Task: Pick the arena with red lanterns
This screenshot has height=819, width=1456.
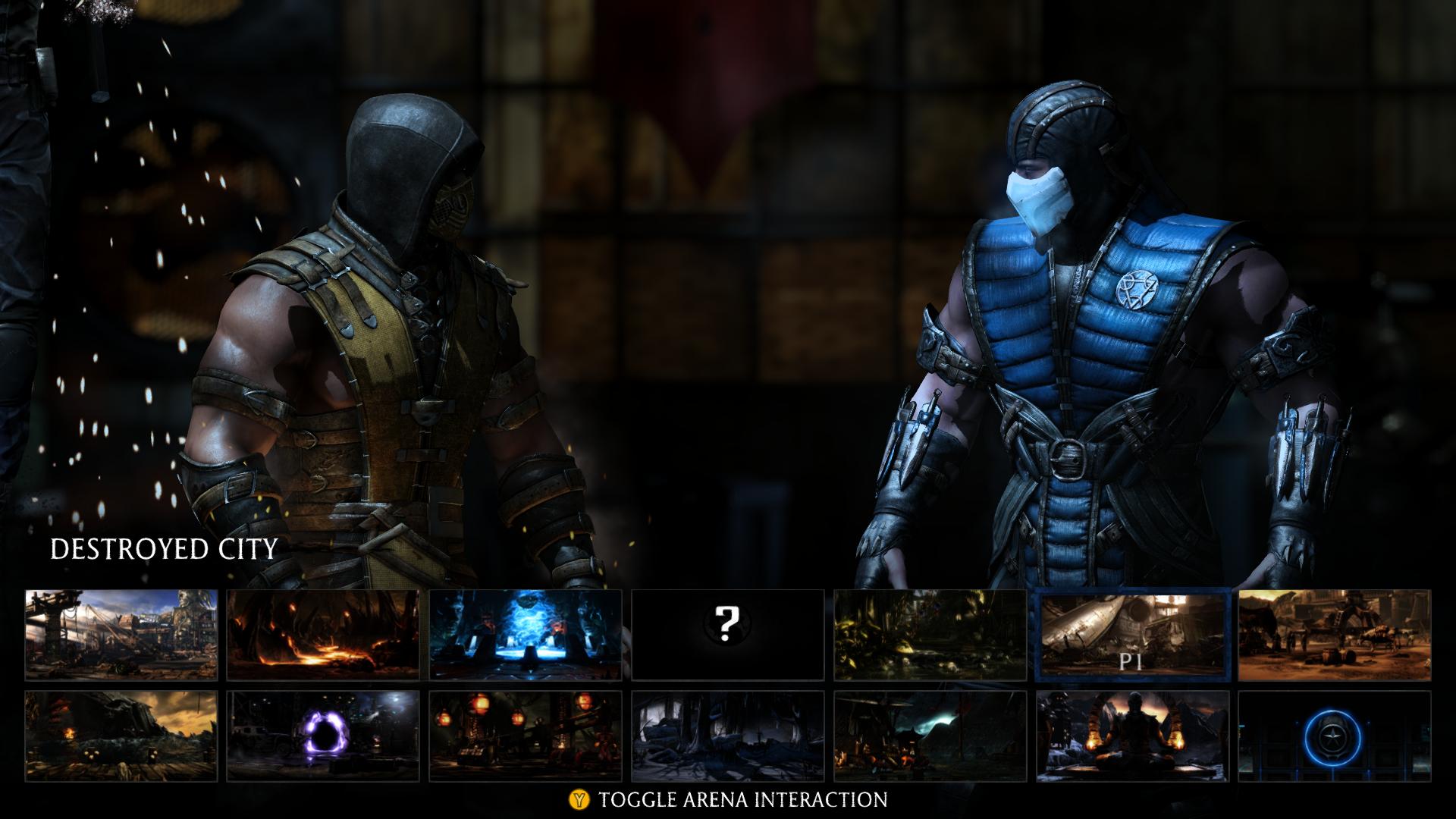Action: pos(526,736)
